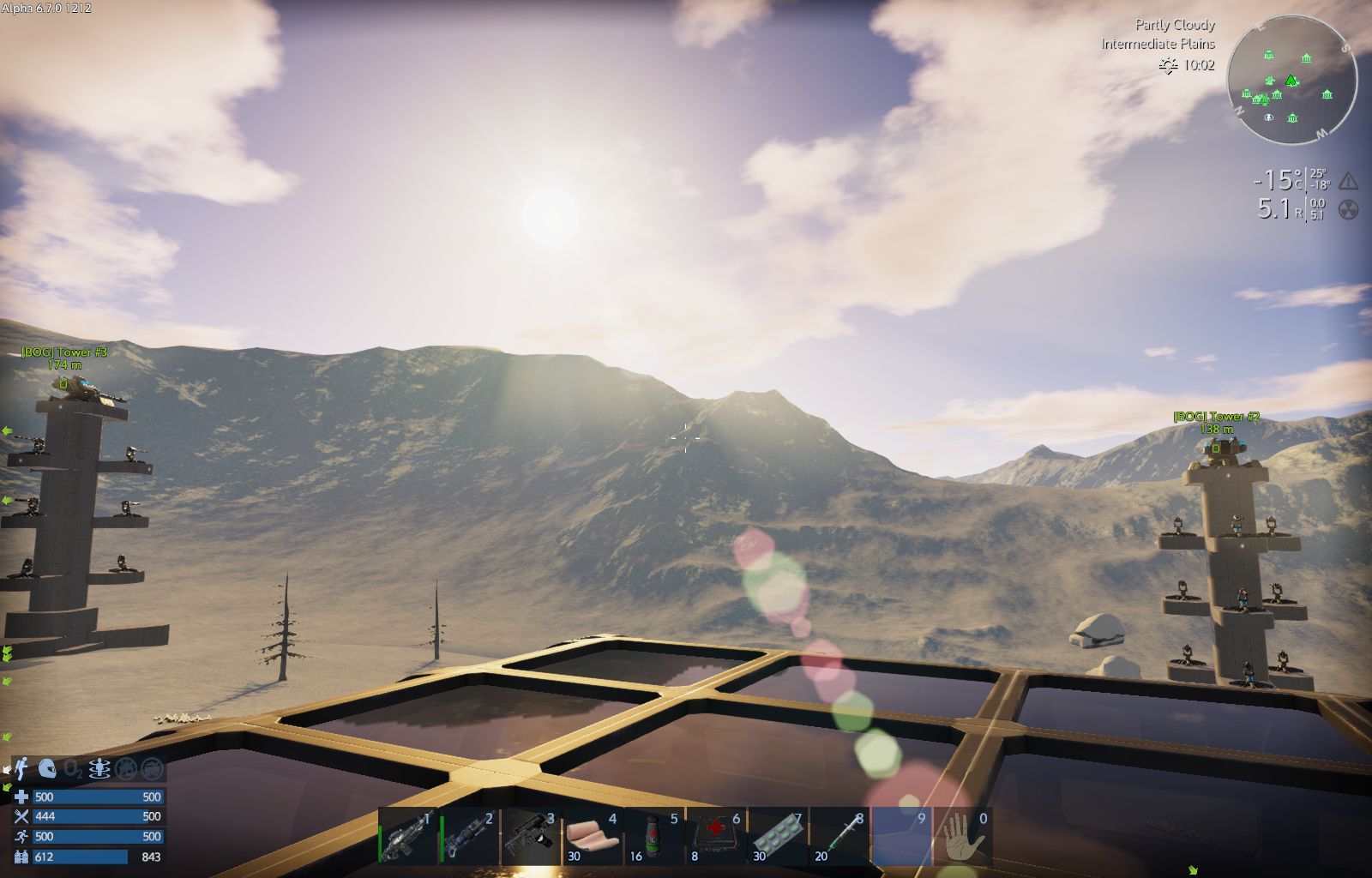This screenshot has width=1372, height=878.
Task: Click the standing figure with rings icon
Action: 100,769
